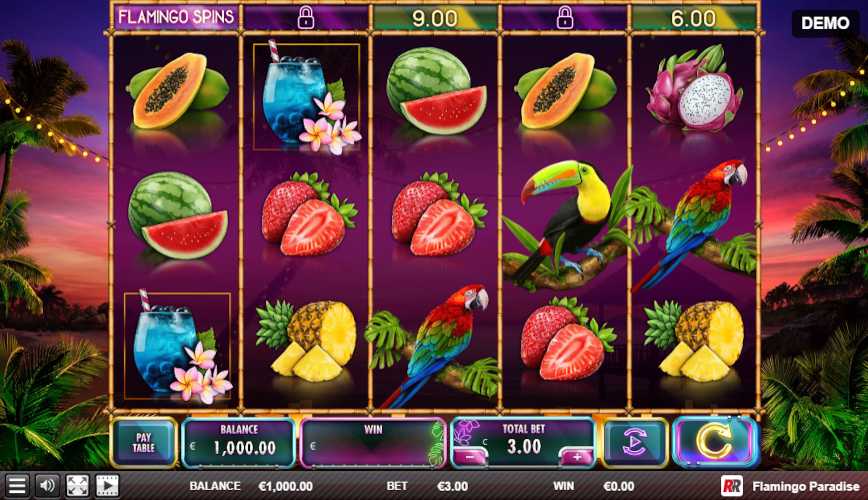The height and width of the screenshot is (500, 868).
Task: Click the video clip icon in bottom toolbar
Action: 107,486
